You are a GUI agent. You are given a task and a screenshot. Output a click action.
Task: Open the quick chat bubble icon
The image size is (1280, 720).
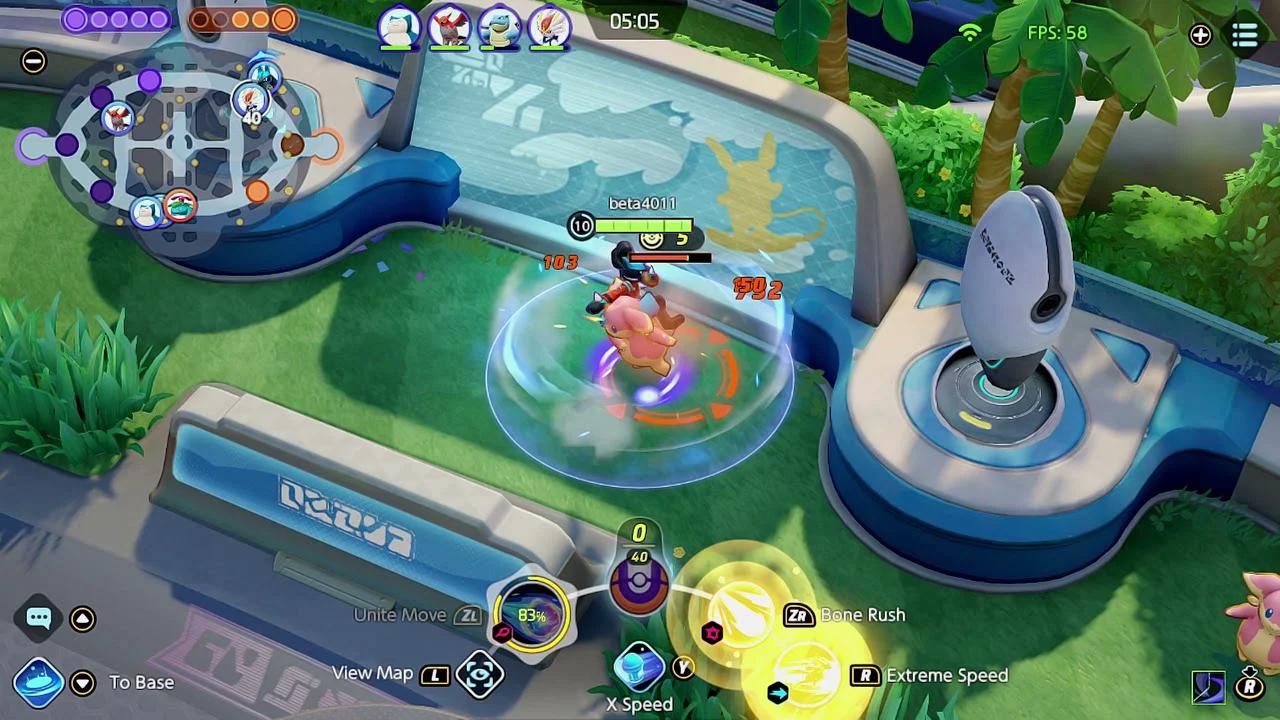38,618
